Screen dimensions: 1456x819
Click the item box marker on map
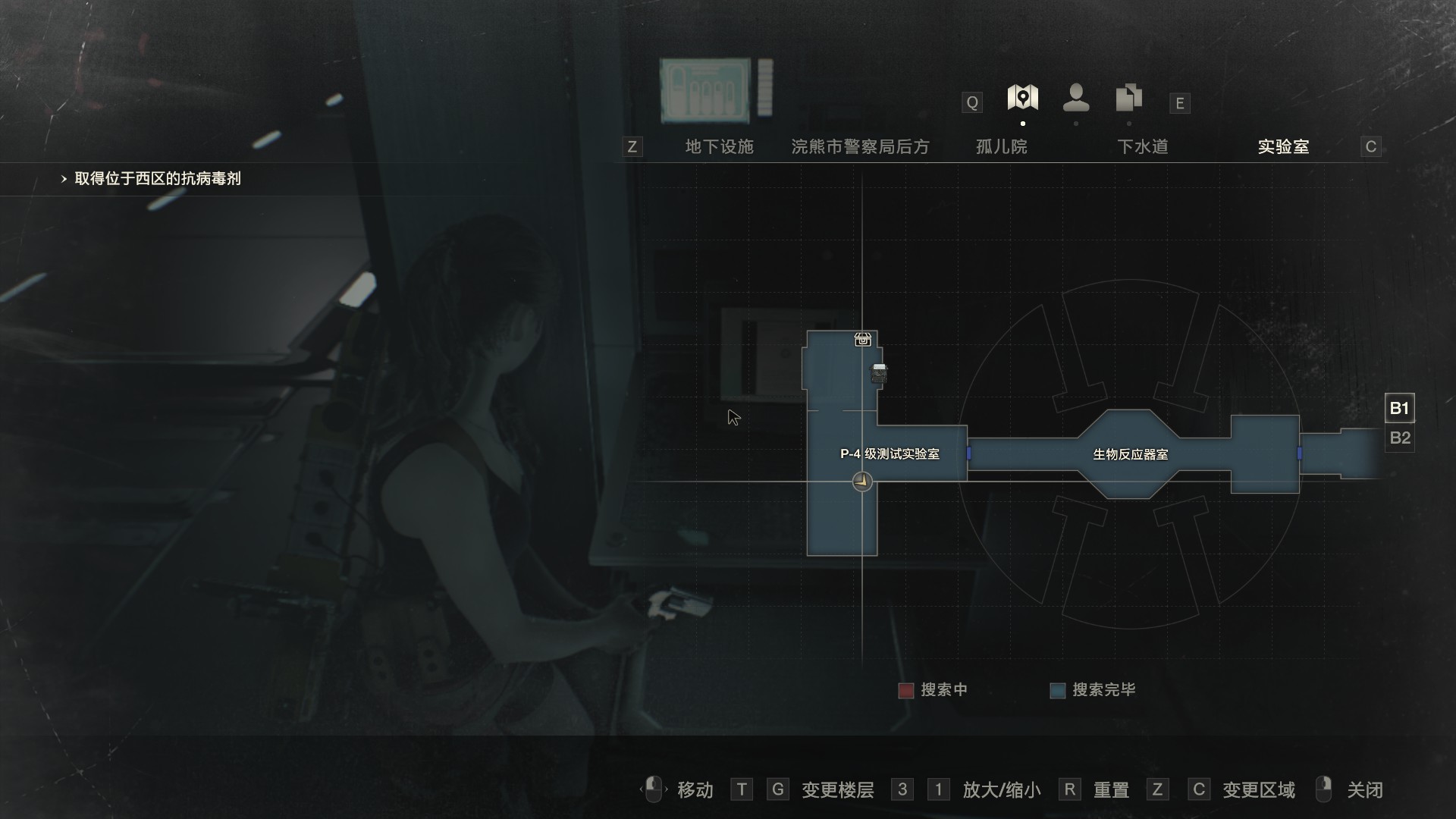click(x=862, y=339)
